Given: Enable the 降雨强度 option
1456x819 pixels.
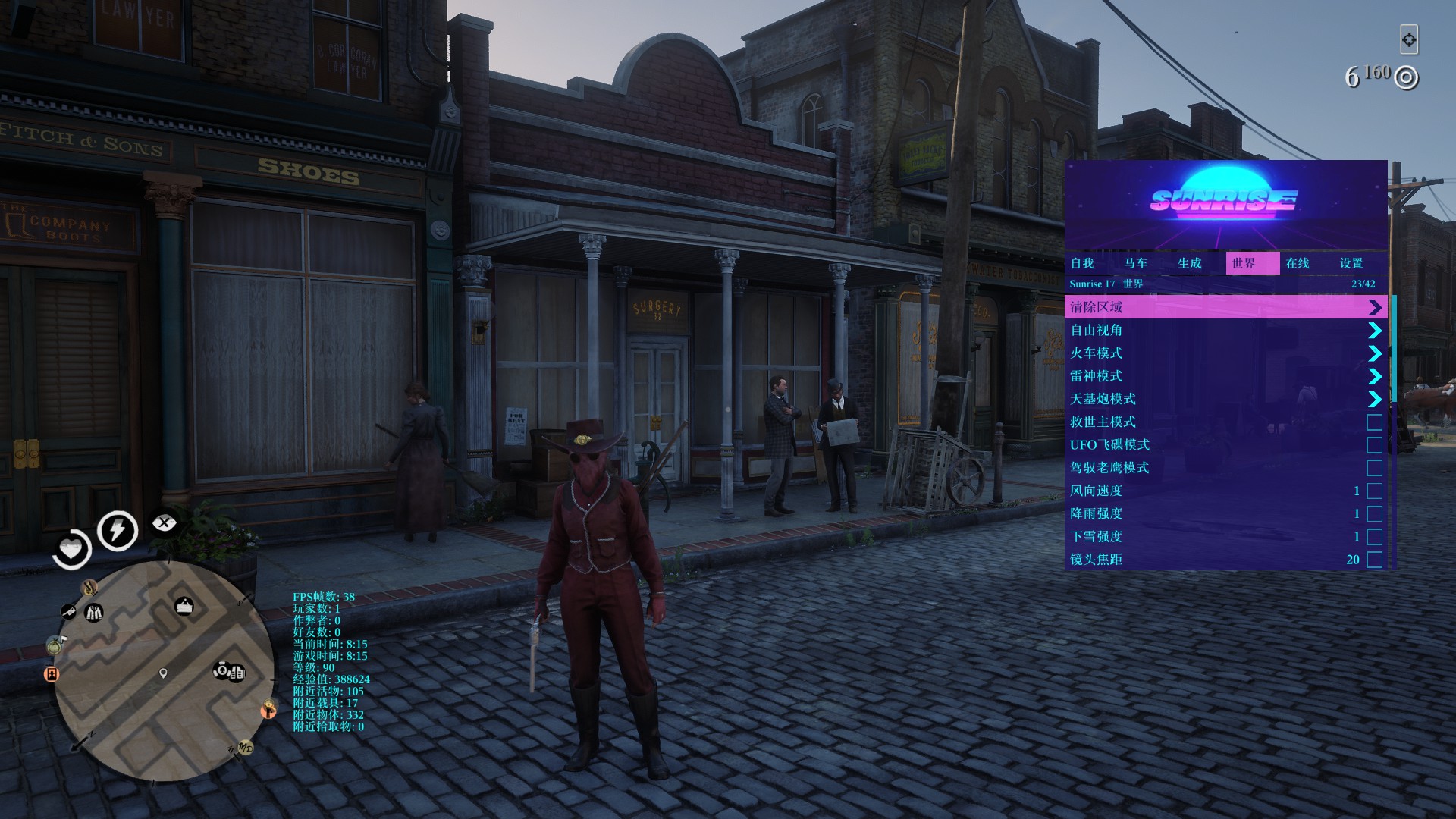Looking at the screenshot, I should [1374, 514].
